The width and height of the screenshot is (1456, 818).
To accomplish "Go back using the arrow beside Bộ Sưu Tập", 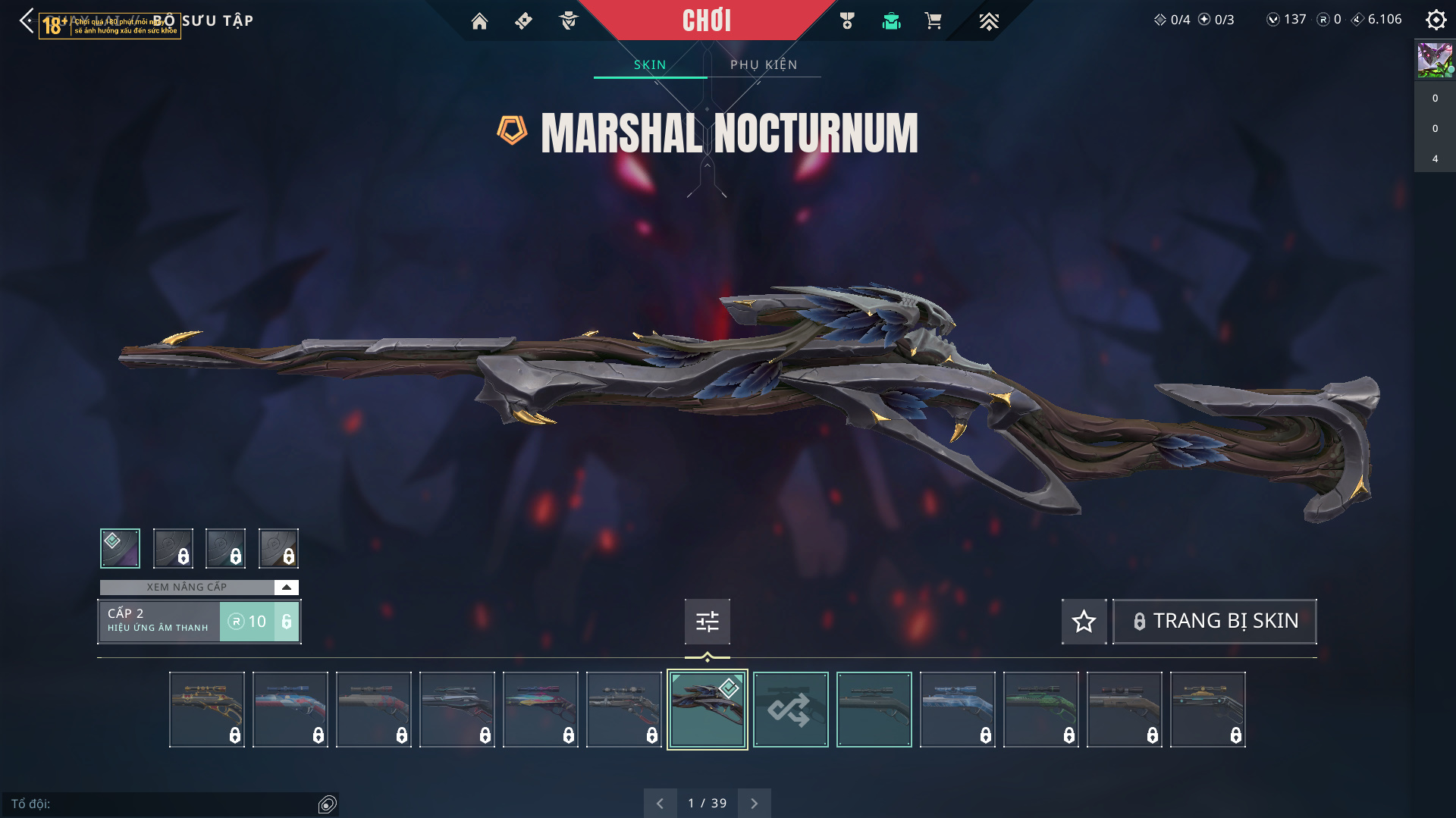I will (x=27, y=20).
